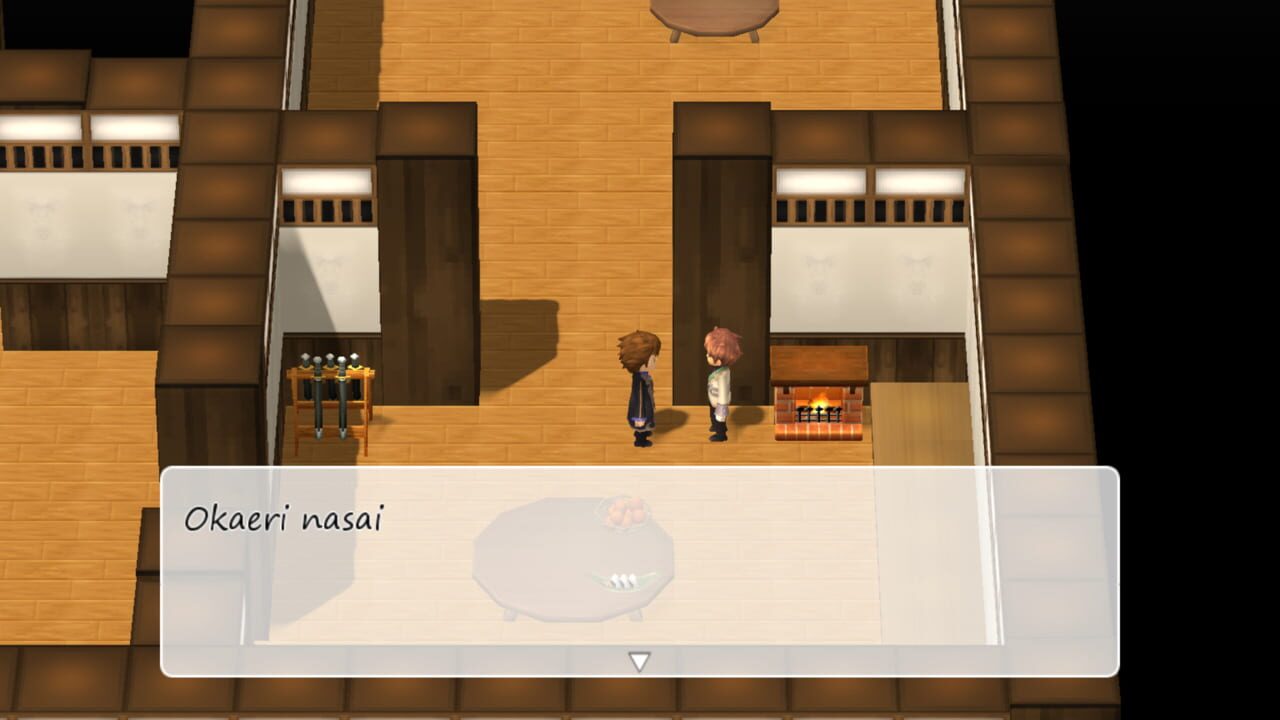Select the glowing flame in the fireplace
Viewport: 1280px width, 720px height.
(822, 404)
